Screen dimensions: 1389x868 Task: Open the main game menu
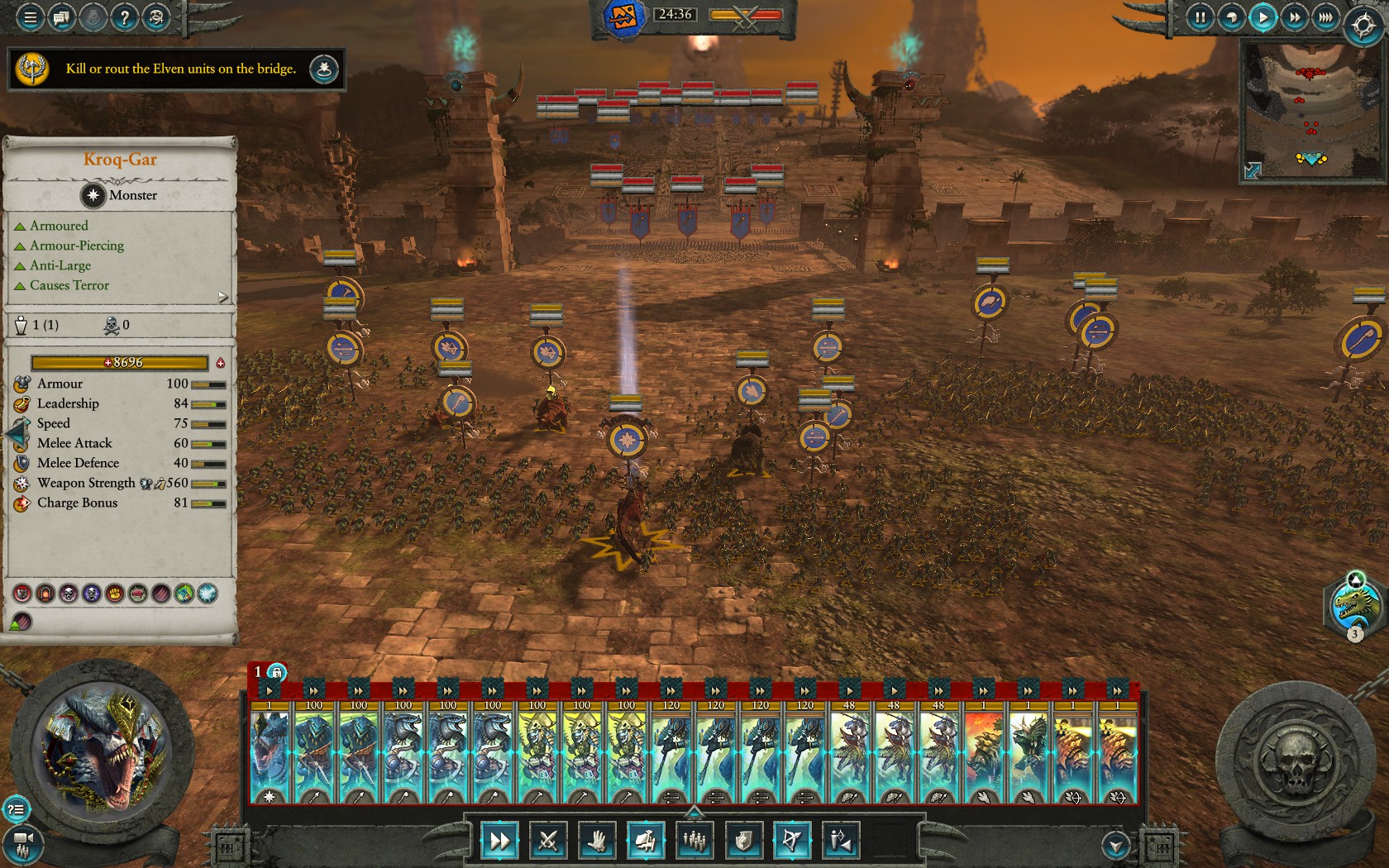[x=30, y=17]
